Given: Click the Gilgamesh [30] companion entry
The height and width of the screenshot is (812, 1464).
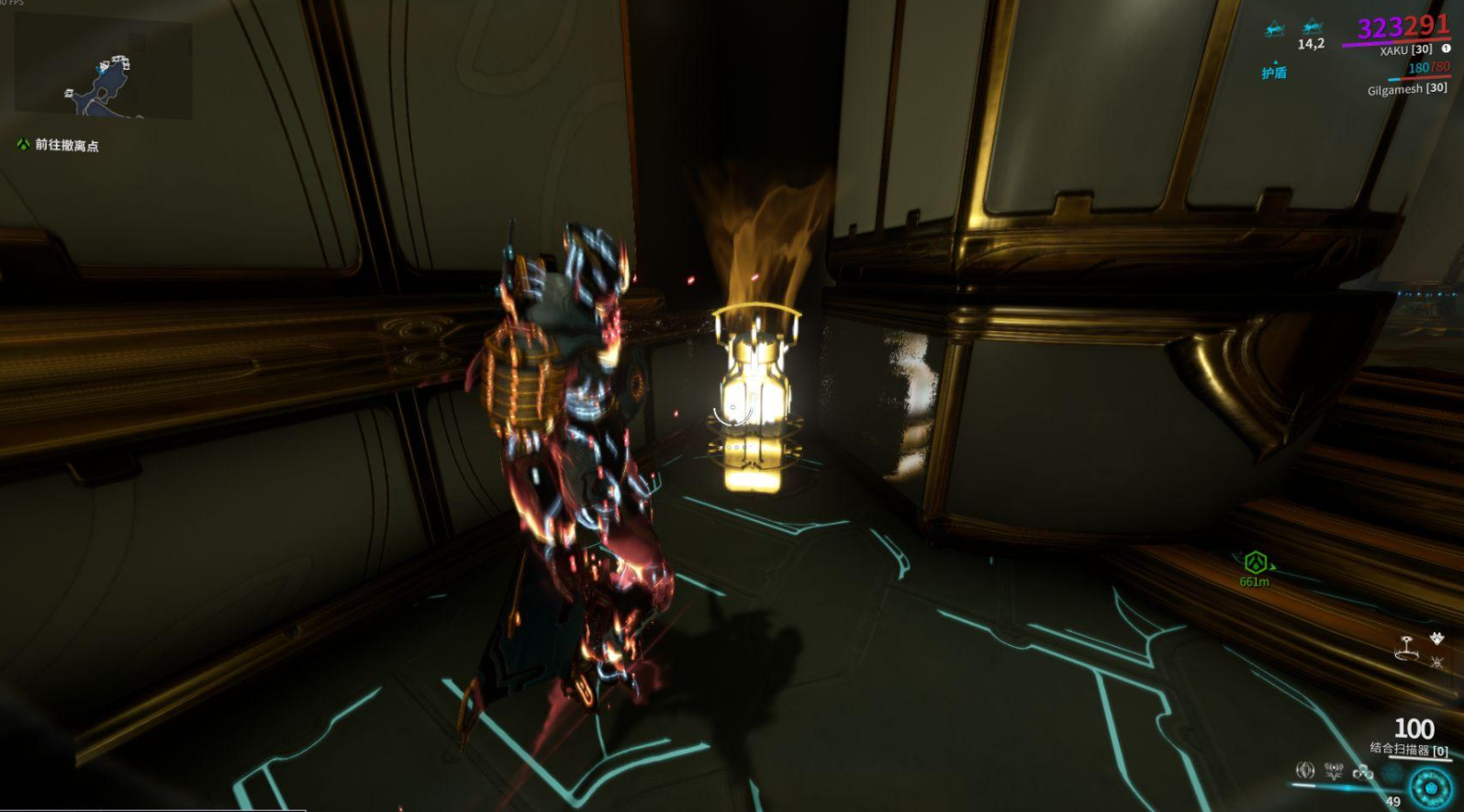Looking at the screenshot, I should 1406,89.
